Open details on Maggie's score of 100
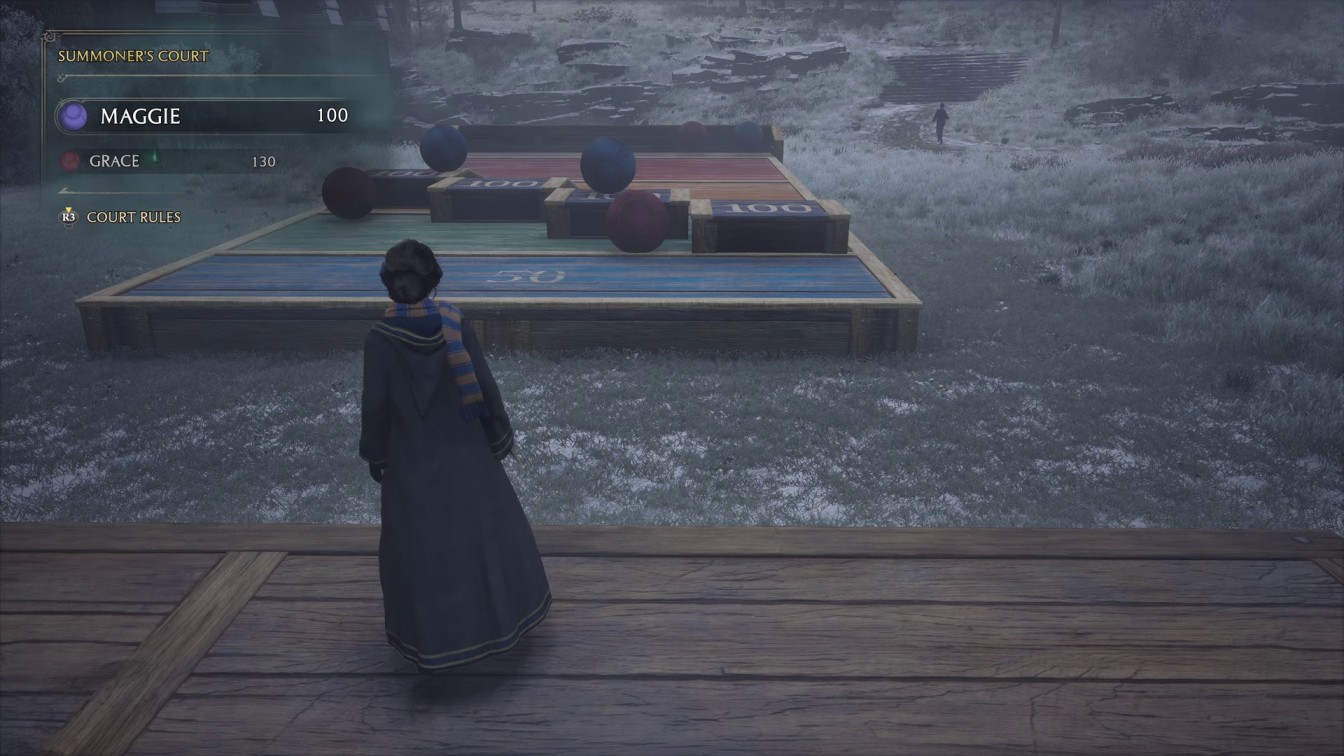This screenshot has width=1344, height=756. point(334,115)
